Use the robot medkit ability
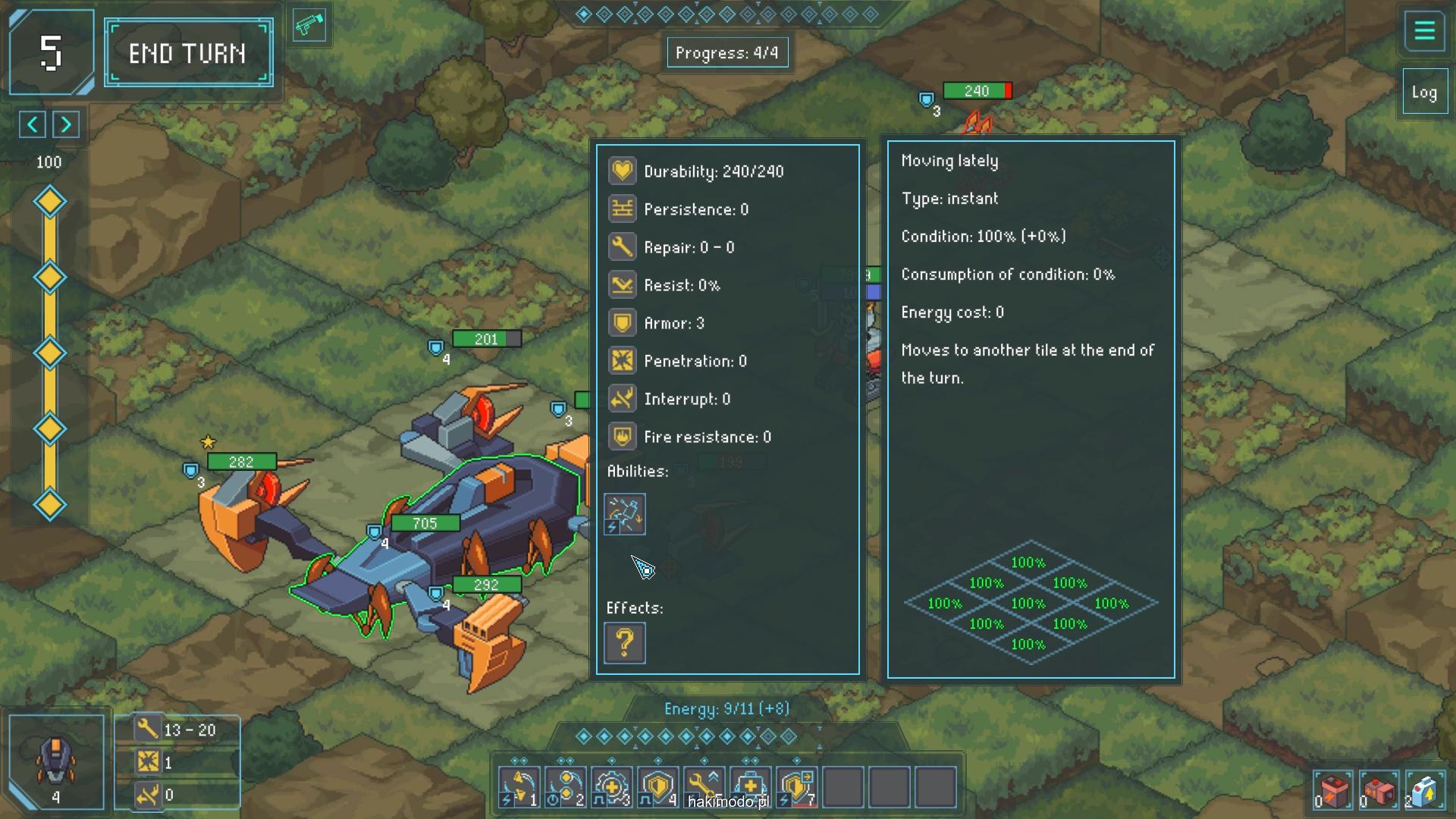The image size is (1456, 819). tap(751, 787)
